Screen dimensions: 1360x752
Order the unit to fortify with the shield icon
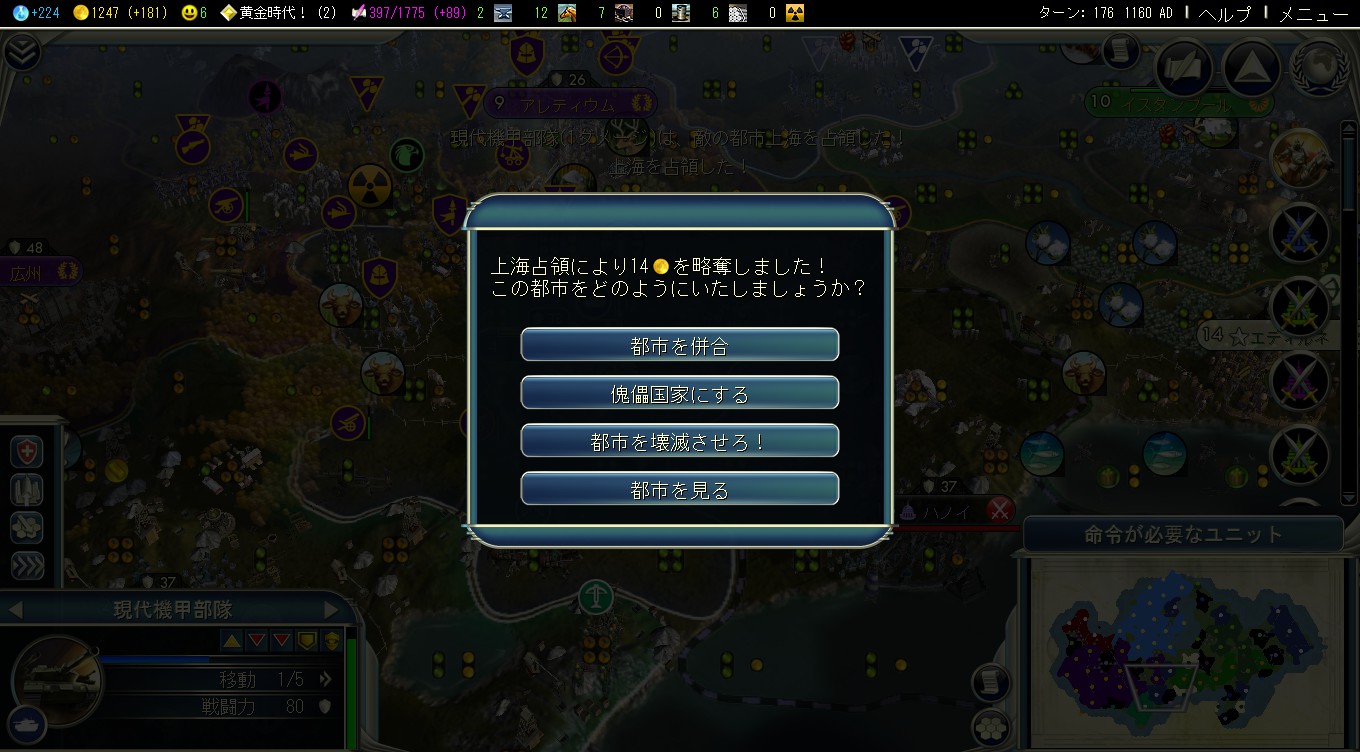(25, 451)
